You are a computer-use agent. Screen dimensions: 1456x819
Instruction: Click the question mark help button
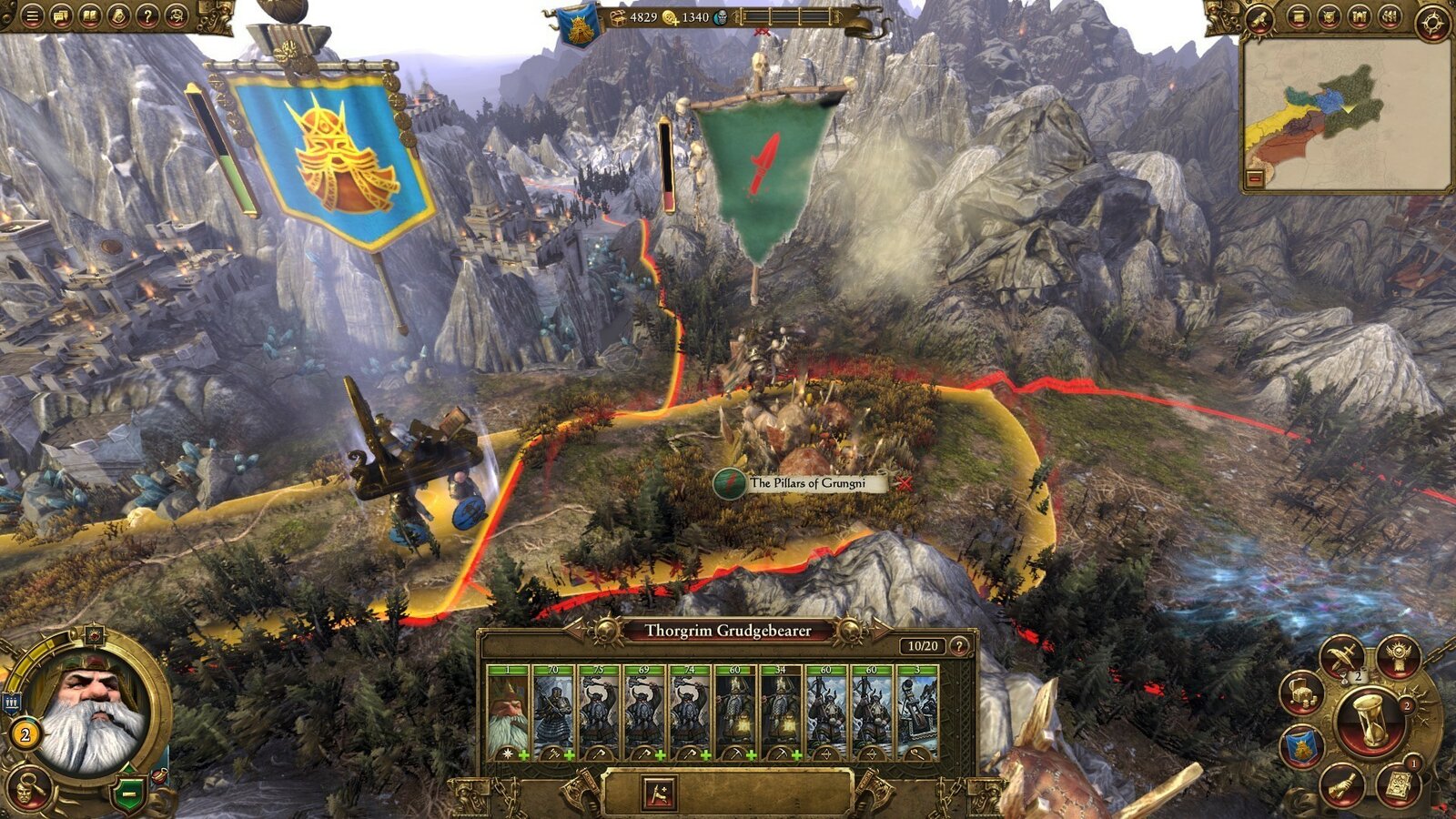pos(147,15)
